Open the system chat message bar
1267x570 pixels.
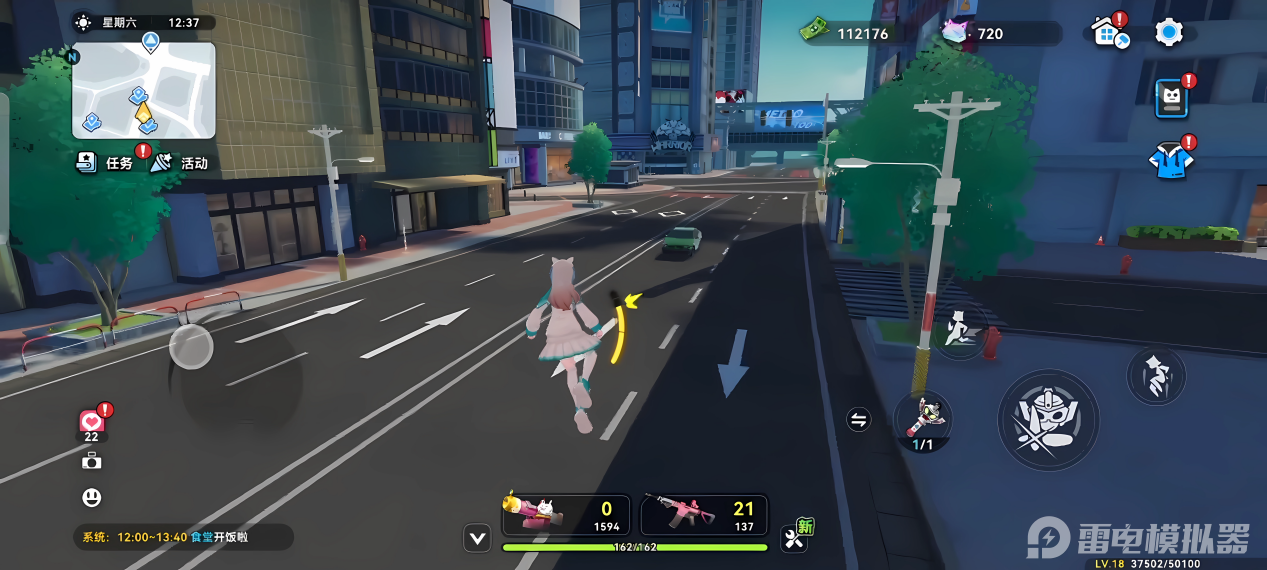[x=182, y=537]
